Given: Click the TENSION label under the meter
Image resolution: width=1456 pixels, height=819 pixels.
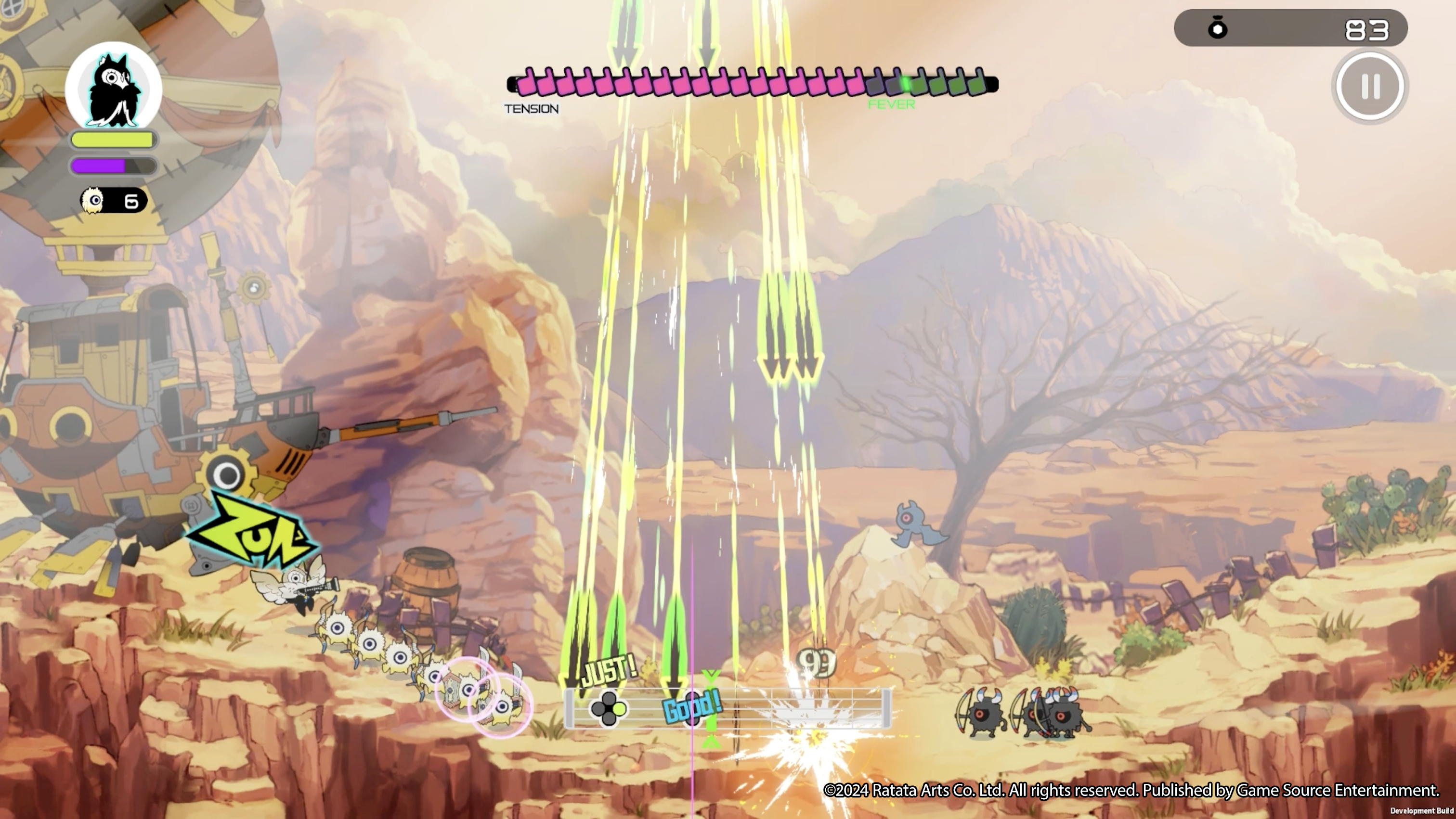Looking at the screenshot, I should pos(531,108).
